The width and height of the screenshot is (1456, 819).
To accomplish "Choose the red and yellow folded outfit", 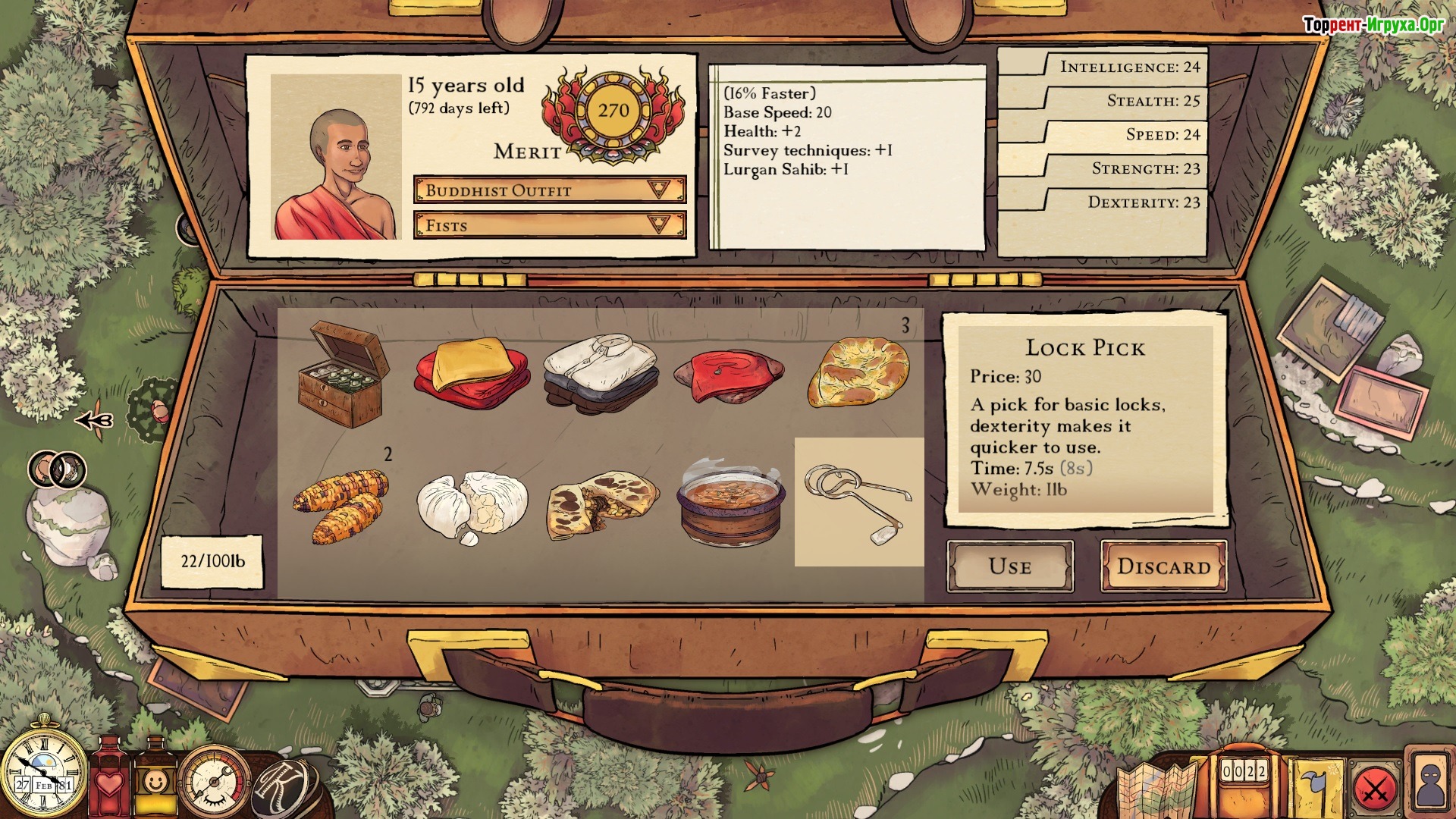I will [472, 373].
